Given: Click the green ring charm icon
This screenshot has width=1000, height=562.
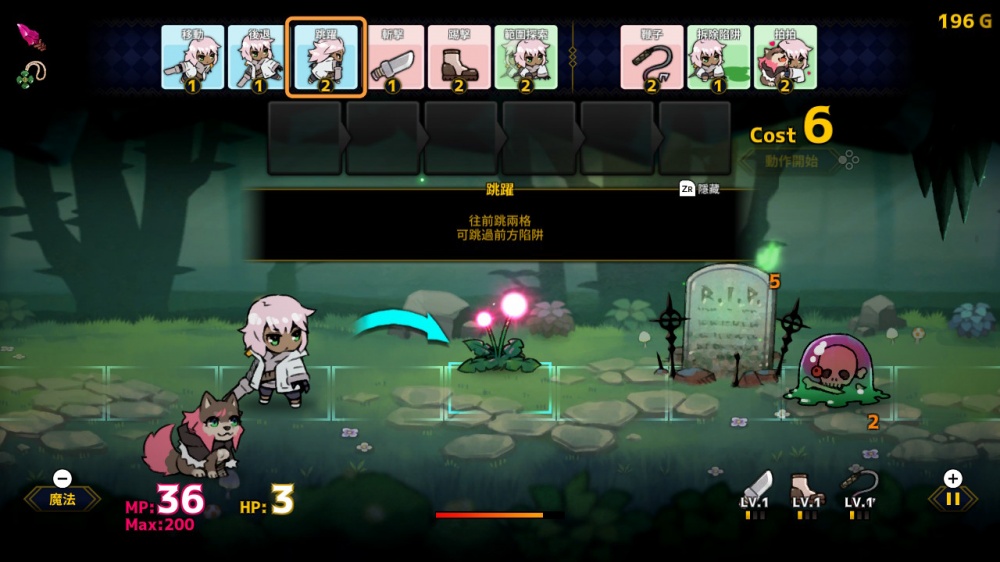Looking at the screenshot, I should pos(31,74).
